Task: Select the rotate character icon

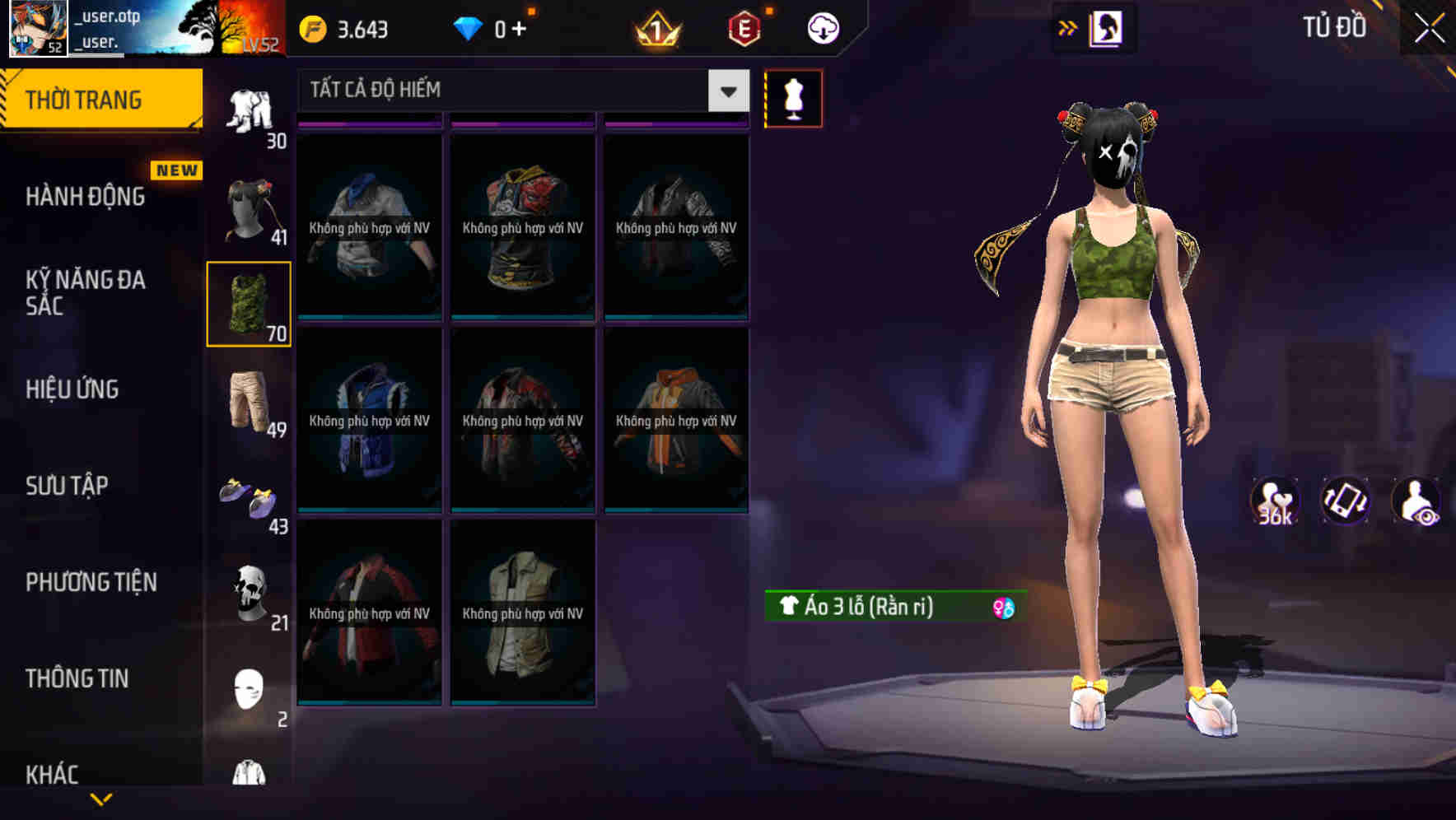Action: pyautogui.click(x=1346, y=502)
